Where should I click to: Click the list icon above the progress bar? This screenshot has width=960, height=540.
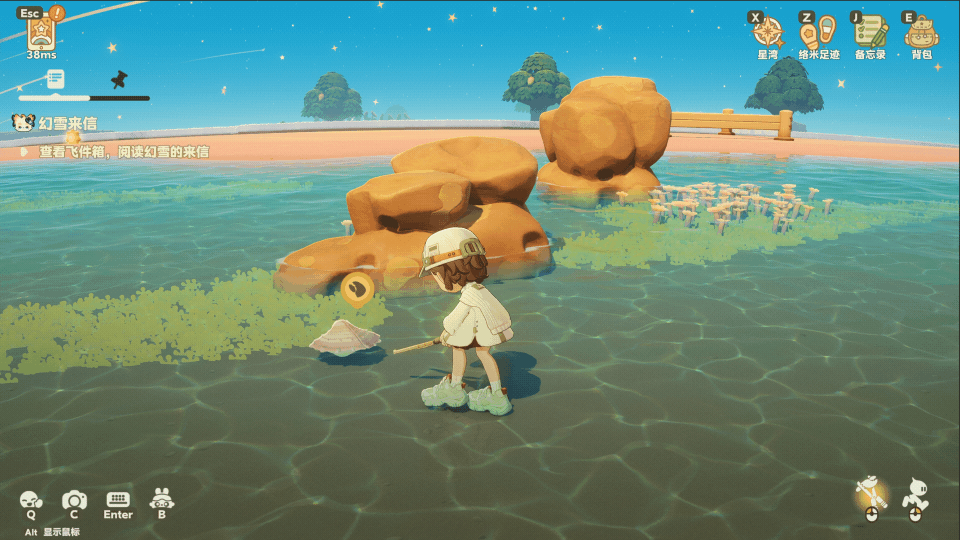point(55,78)
